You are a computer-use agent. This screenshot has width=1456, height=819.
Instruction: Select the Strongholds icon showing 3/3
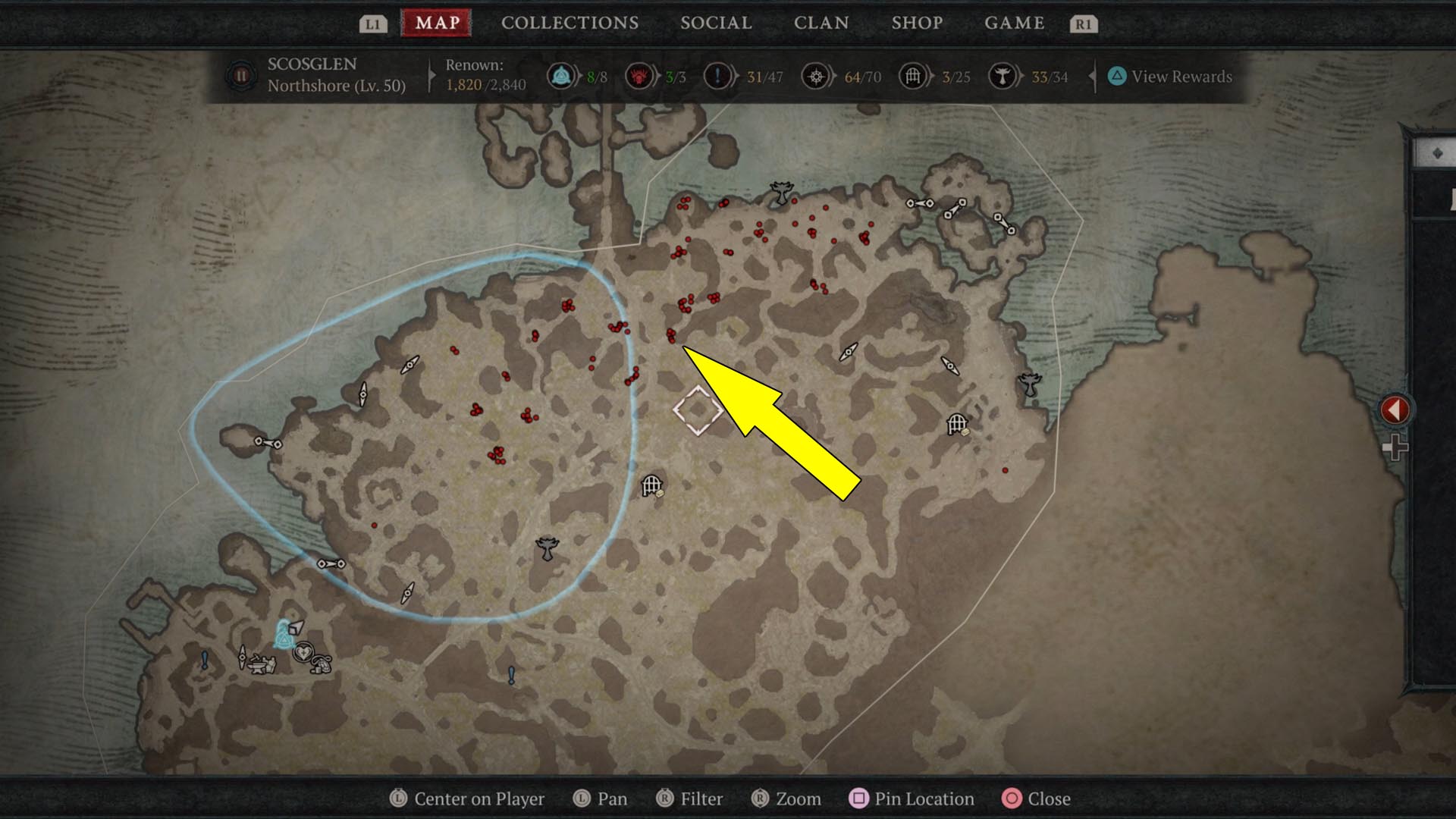[x=639, y=77]
